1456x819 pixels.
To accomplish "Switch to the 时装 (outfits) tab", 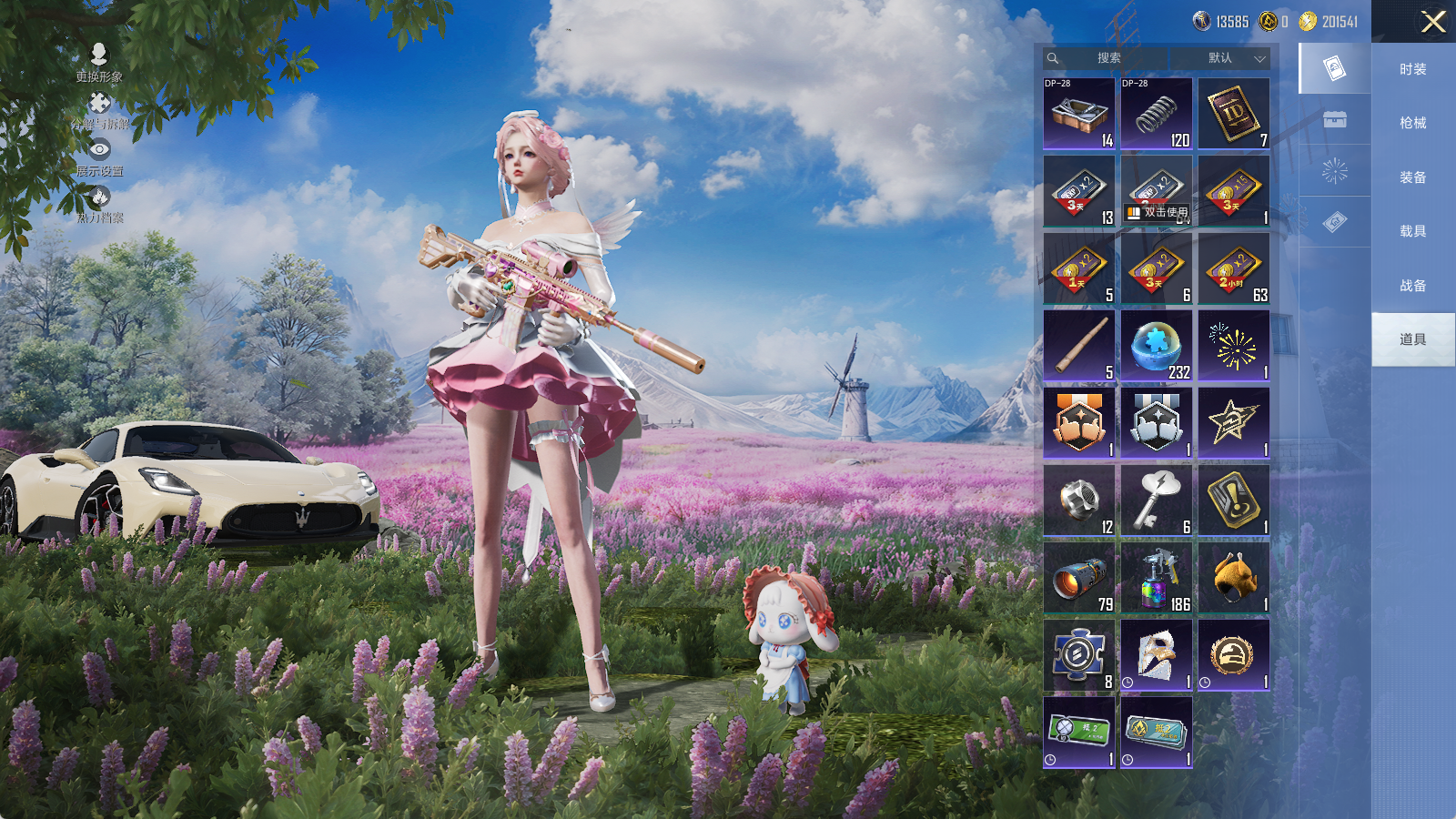I will point(1412,69).
